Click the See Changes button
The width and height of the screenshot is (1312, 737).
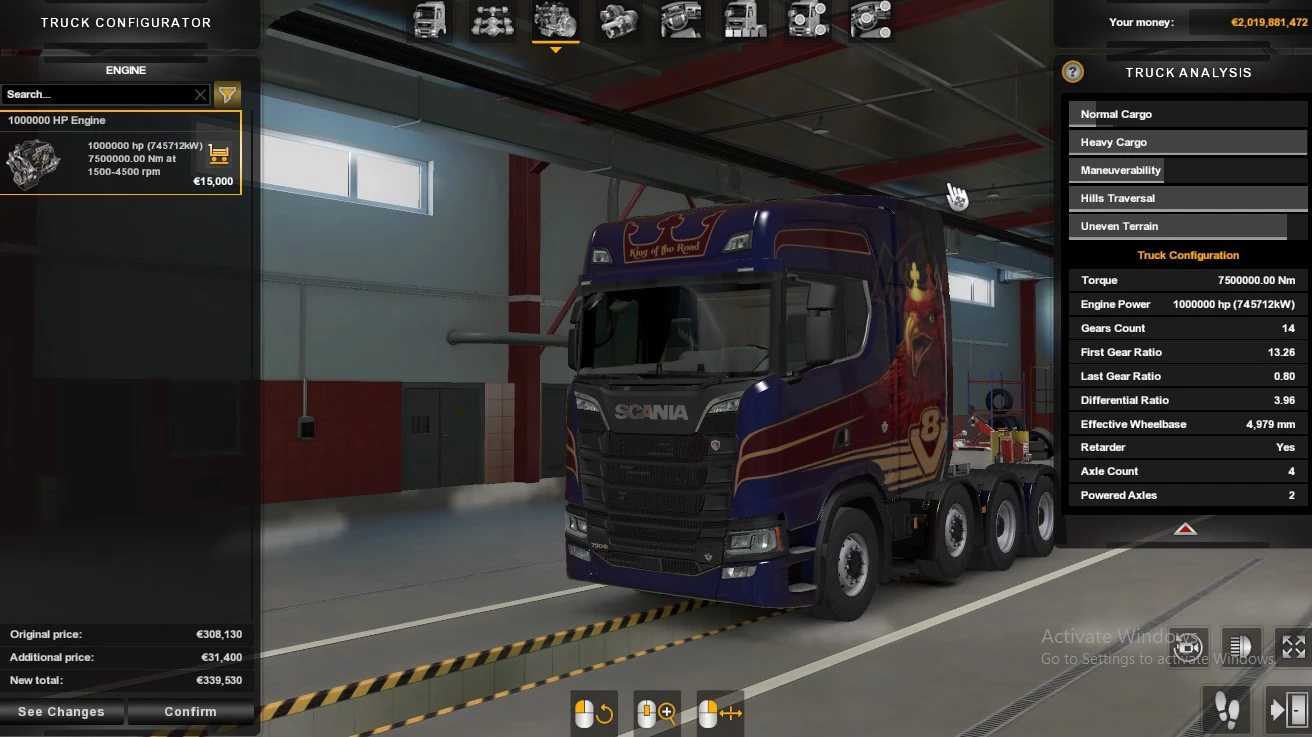click(x=63, y=711)
